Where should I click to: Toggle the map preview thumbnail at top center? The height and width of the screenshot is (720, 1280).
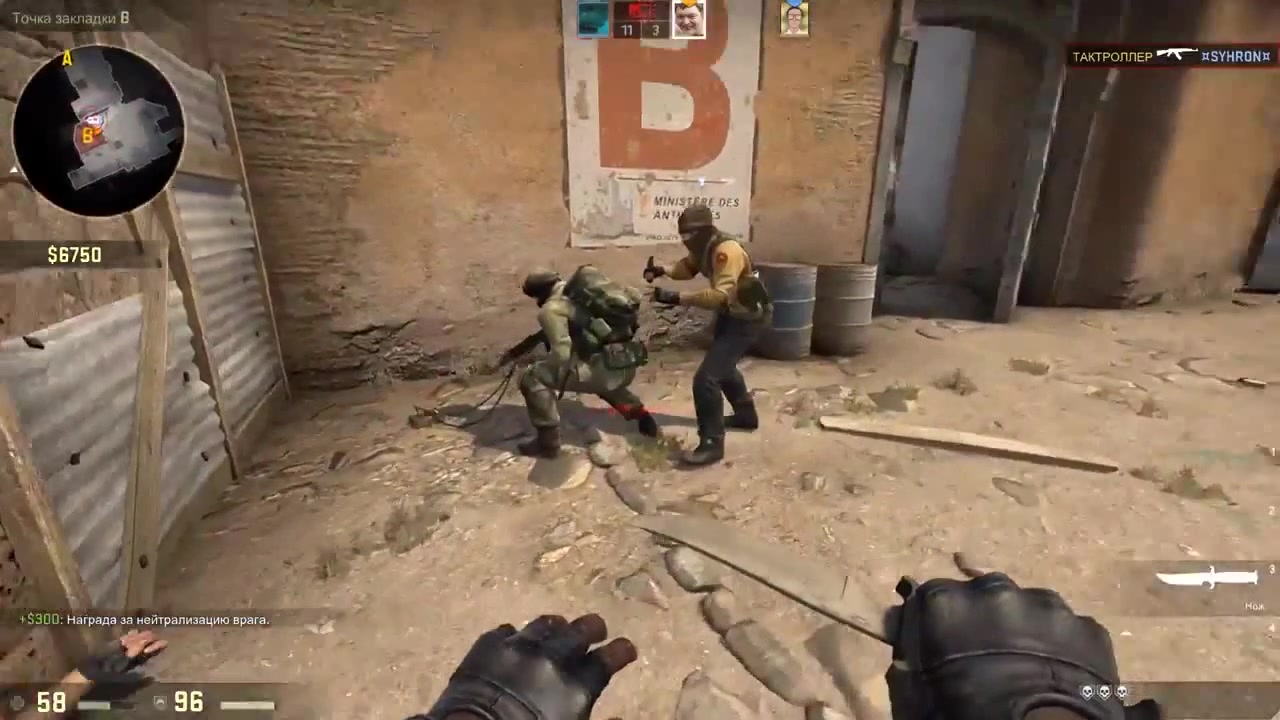(x=592, y=17)
